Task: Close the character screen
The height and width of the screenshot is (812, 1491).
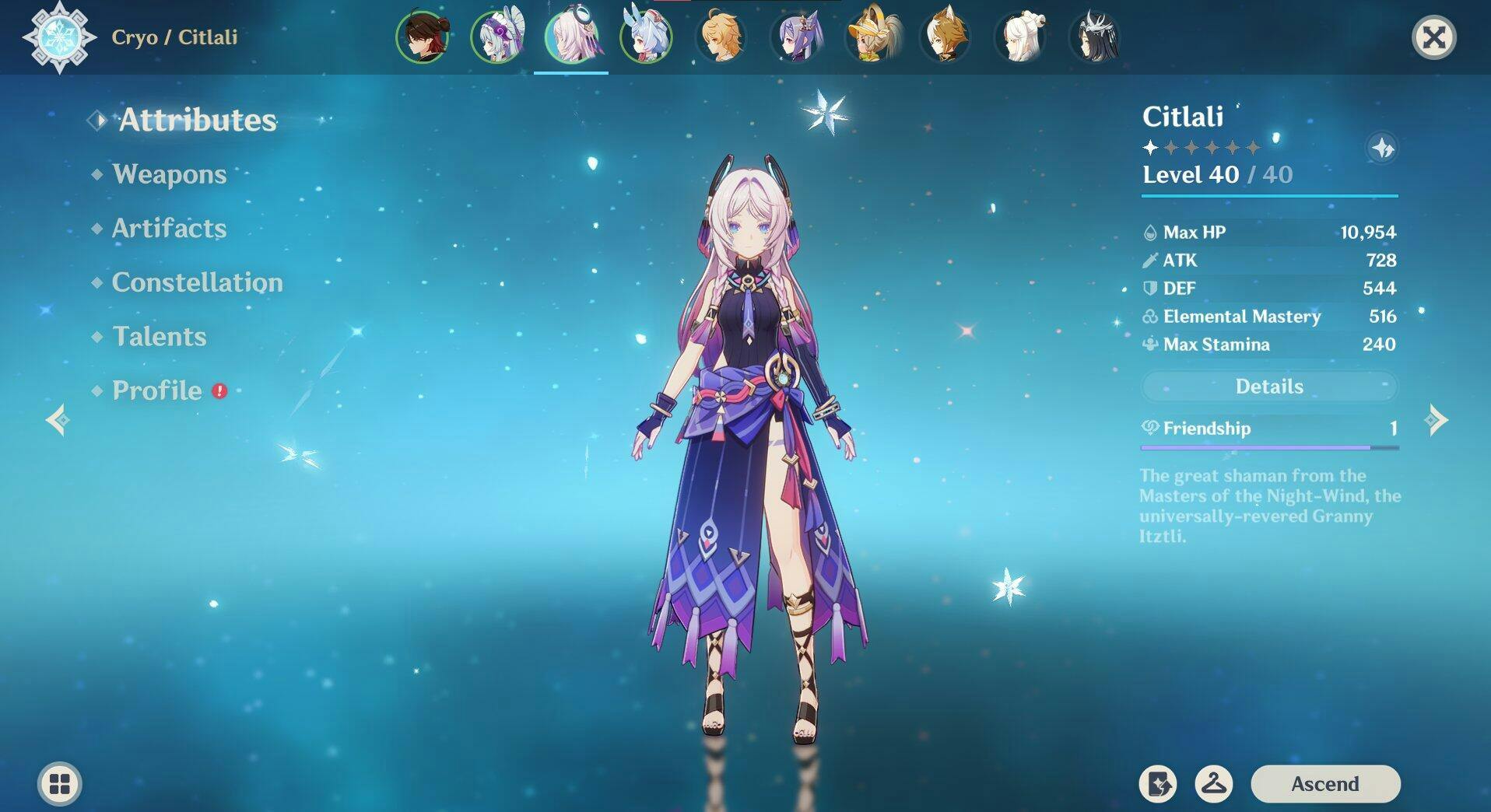Action: coord(1433,37)
